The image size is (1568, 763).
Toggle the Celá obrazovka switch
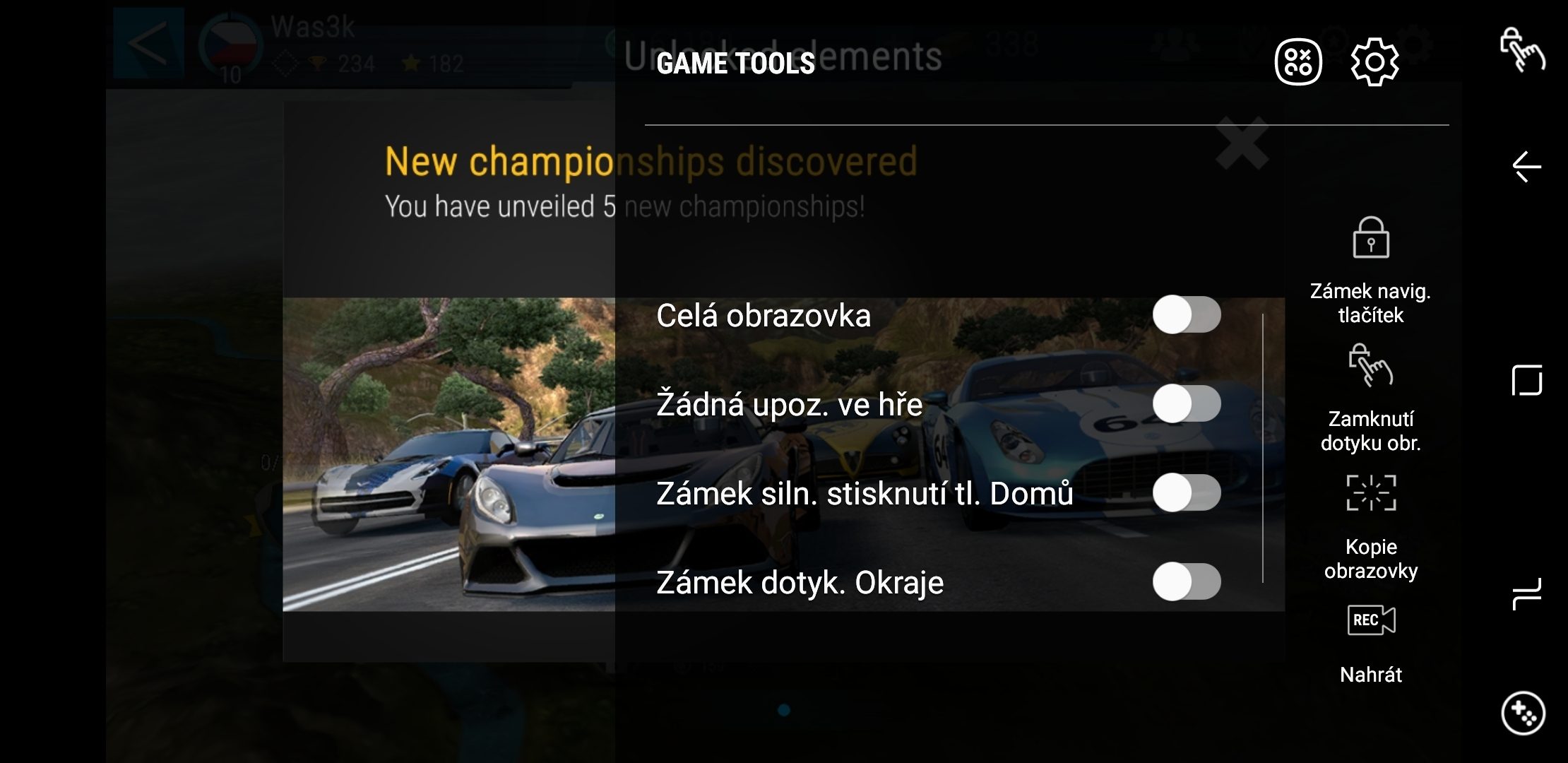[x=1186, y=314]
